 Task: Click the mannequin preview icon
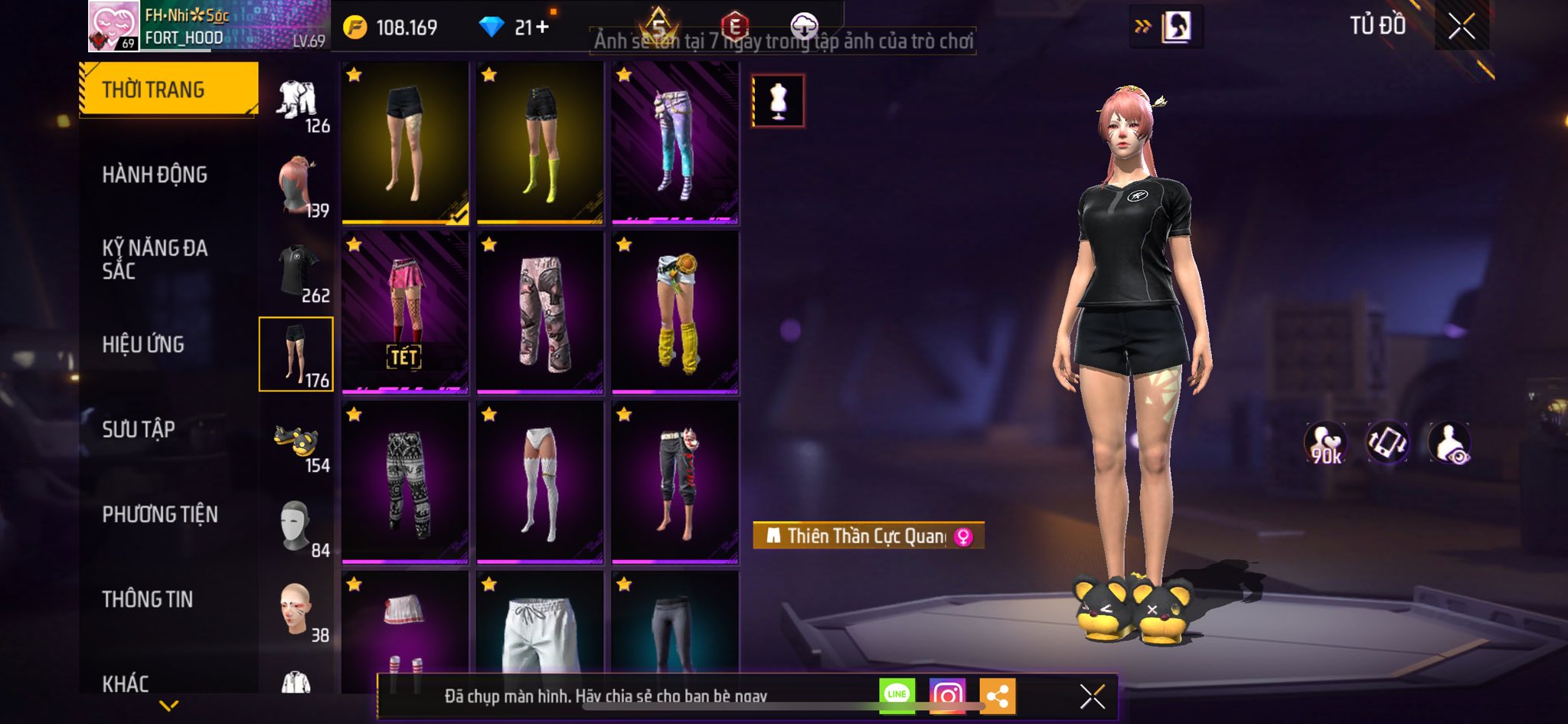(x=778, y=100)
